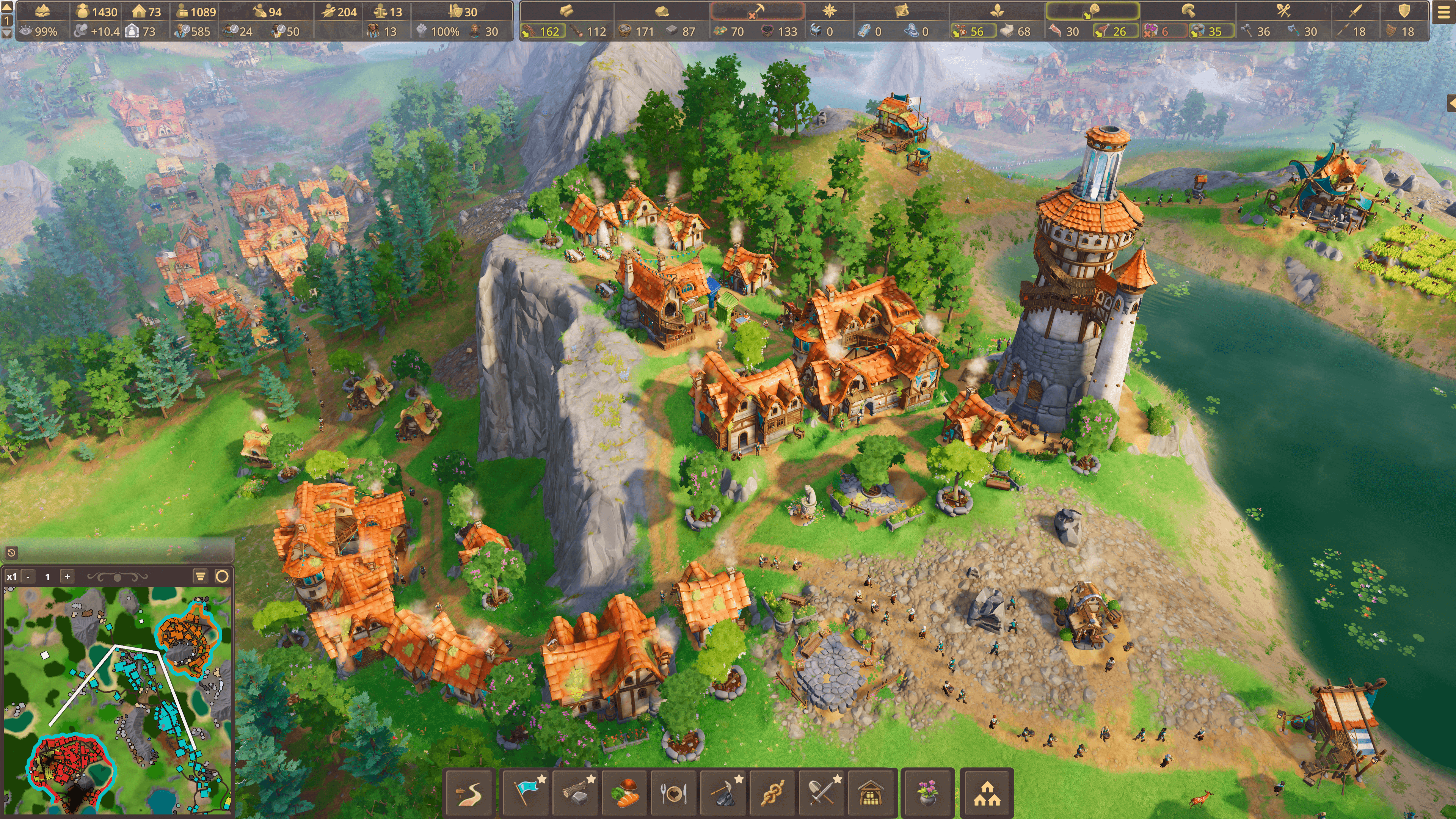Open the fork and plate nutrition category

[674, 792]
